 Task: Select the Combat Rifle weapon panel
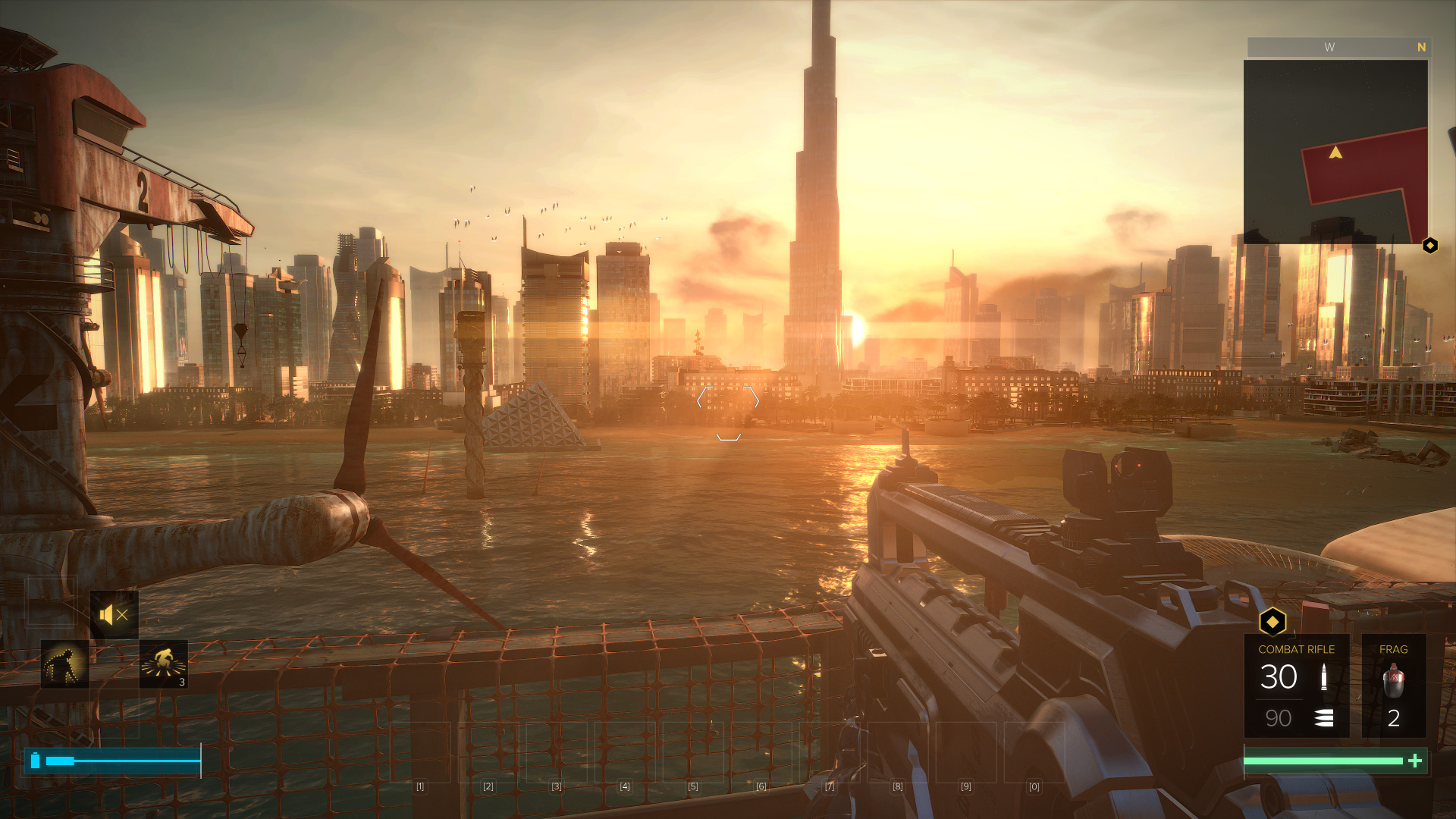pos(1296,686)
